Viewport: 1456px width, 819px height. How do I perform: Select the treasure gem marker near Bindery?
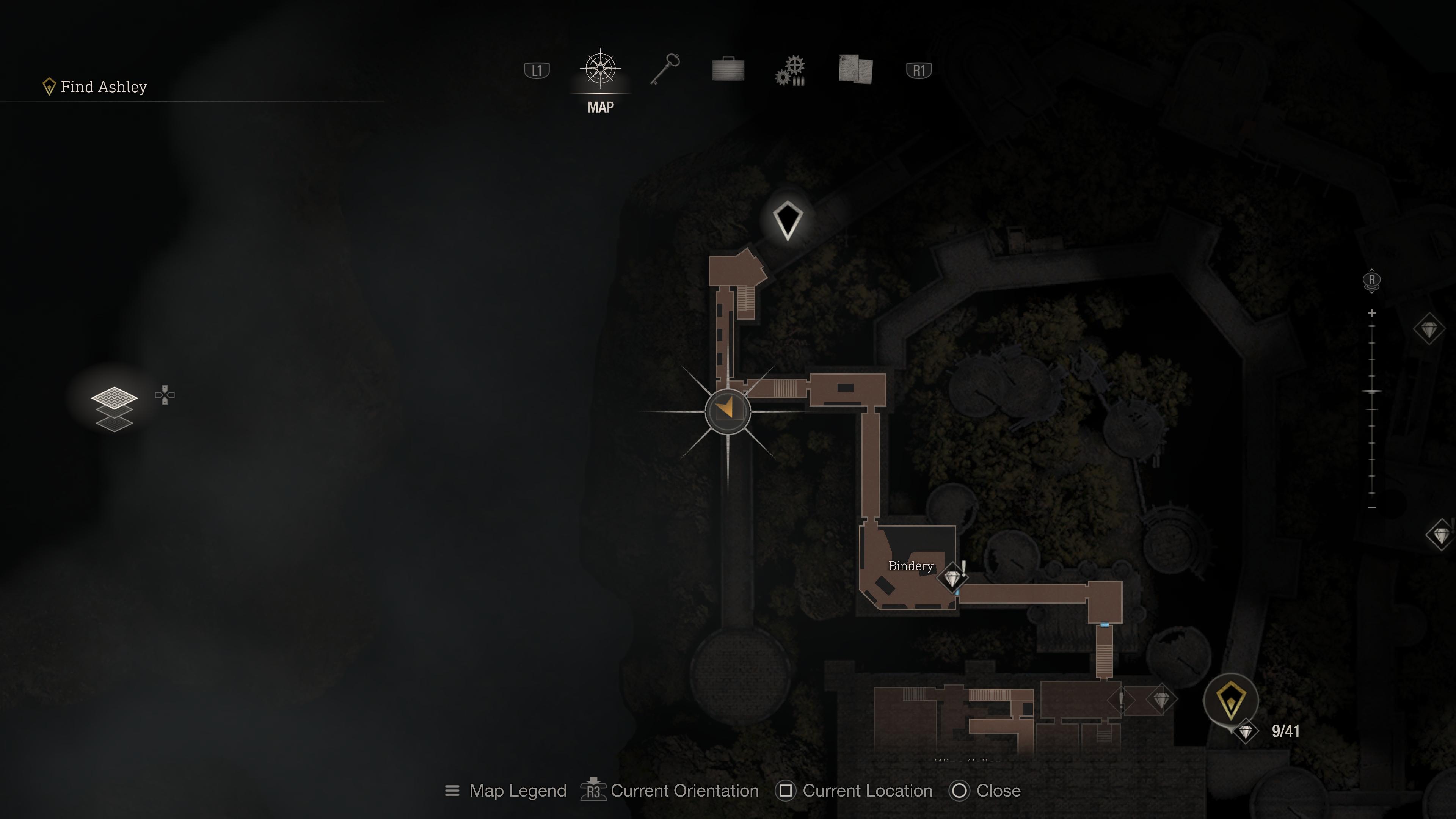click(952, 579)
